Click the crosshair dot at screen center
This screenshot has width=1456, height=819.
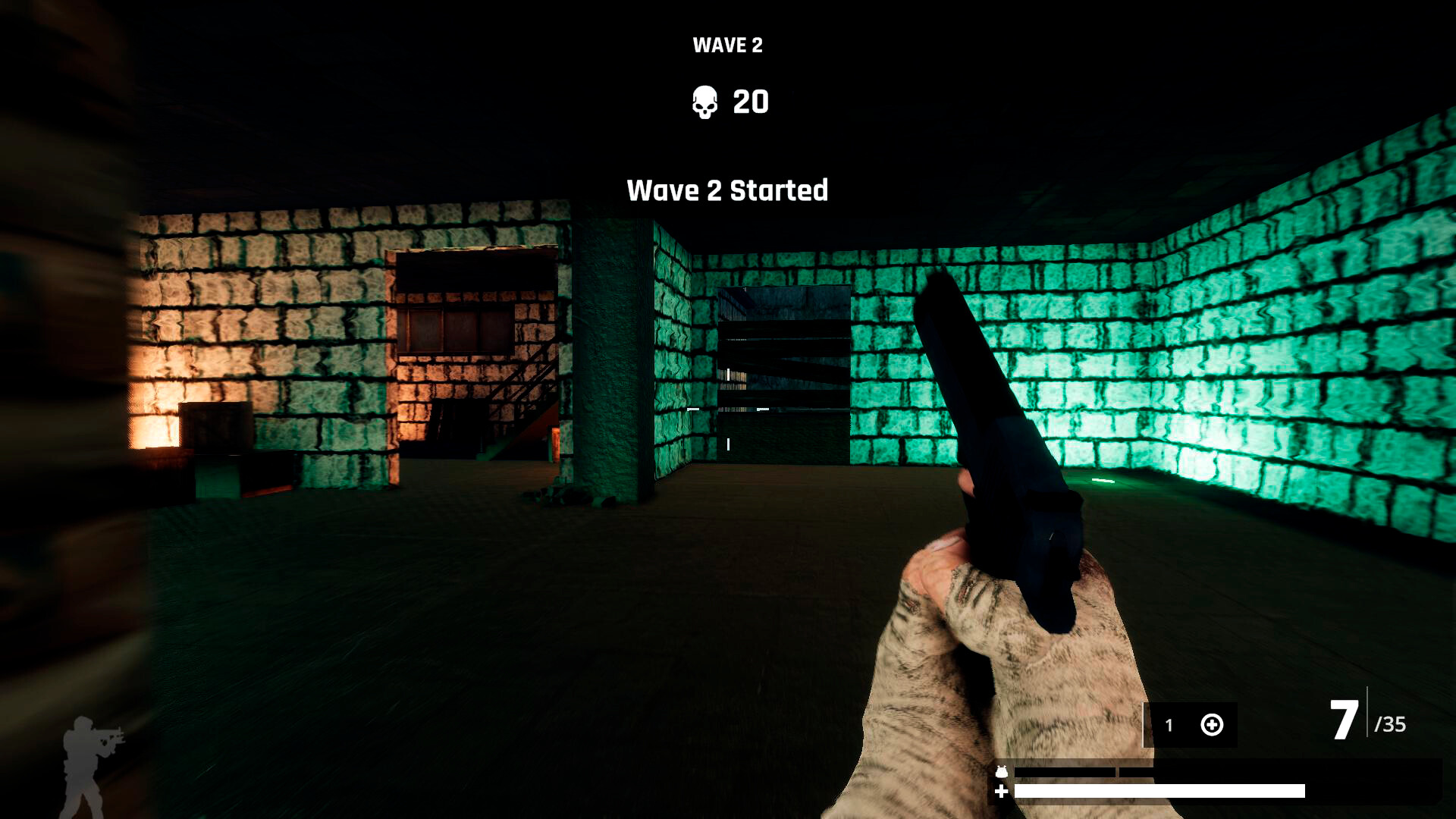[x=728, y=409]
